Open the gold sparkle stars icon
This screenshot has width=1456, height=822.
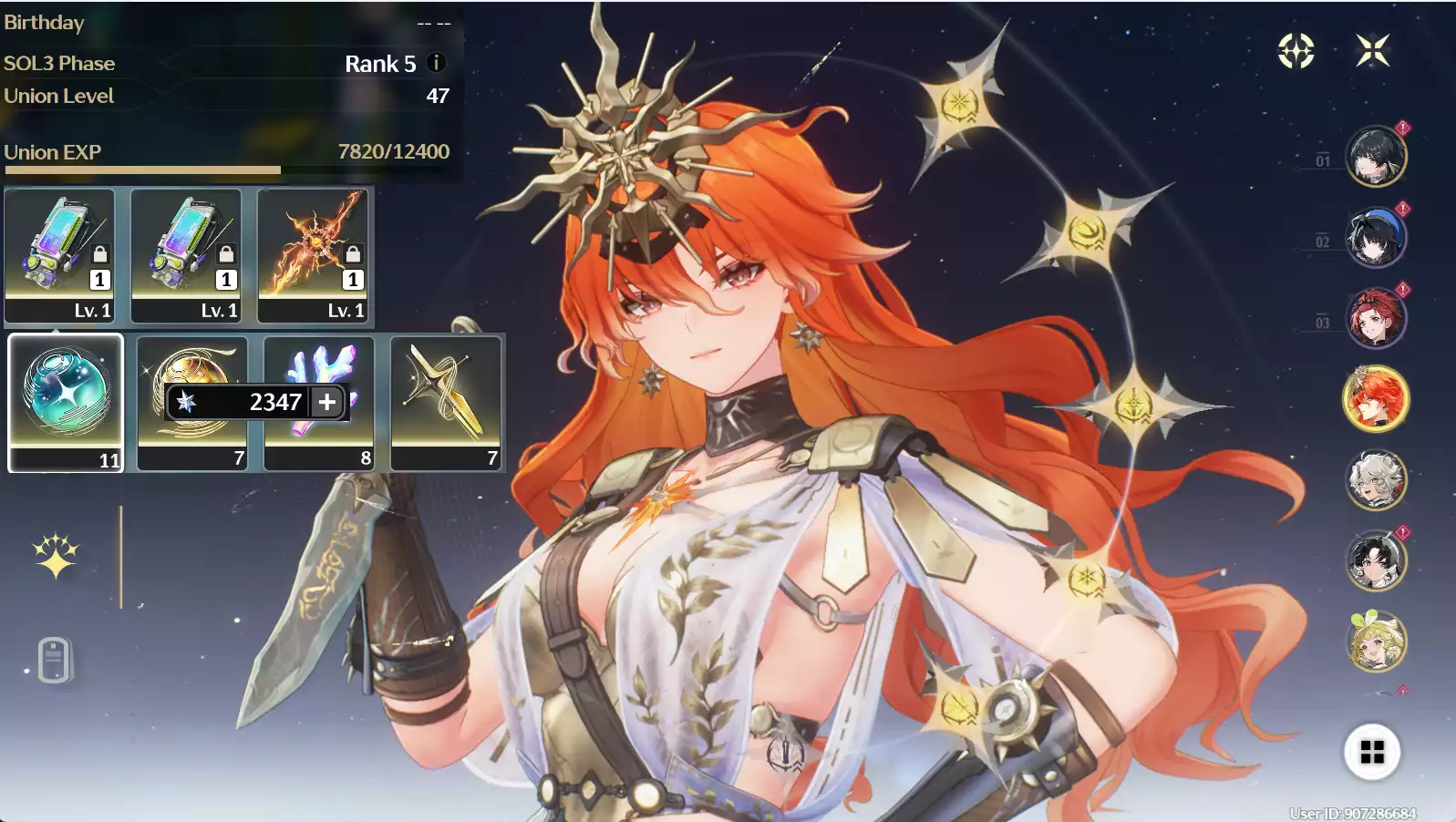(x=56, y=556)
